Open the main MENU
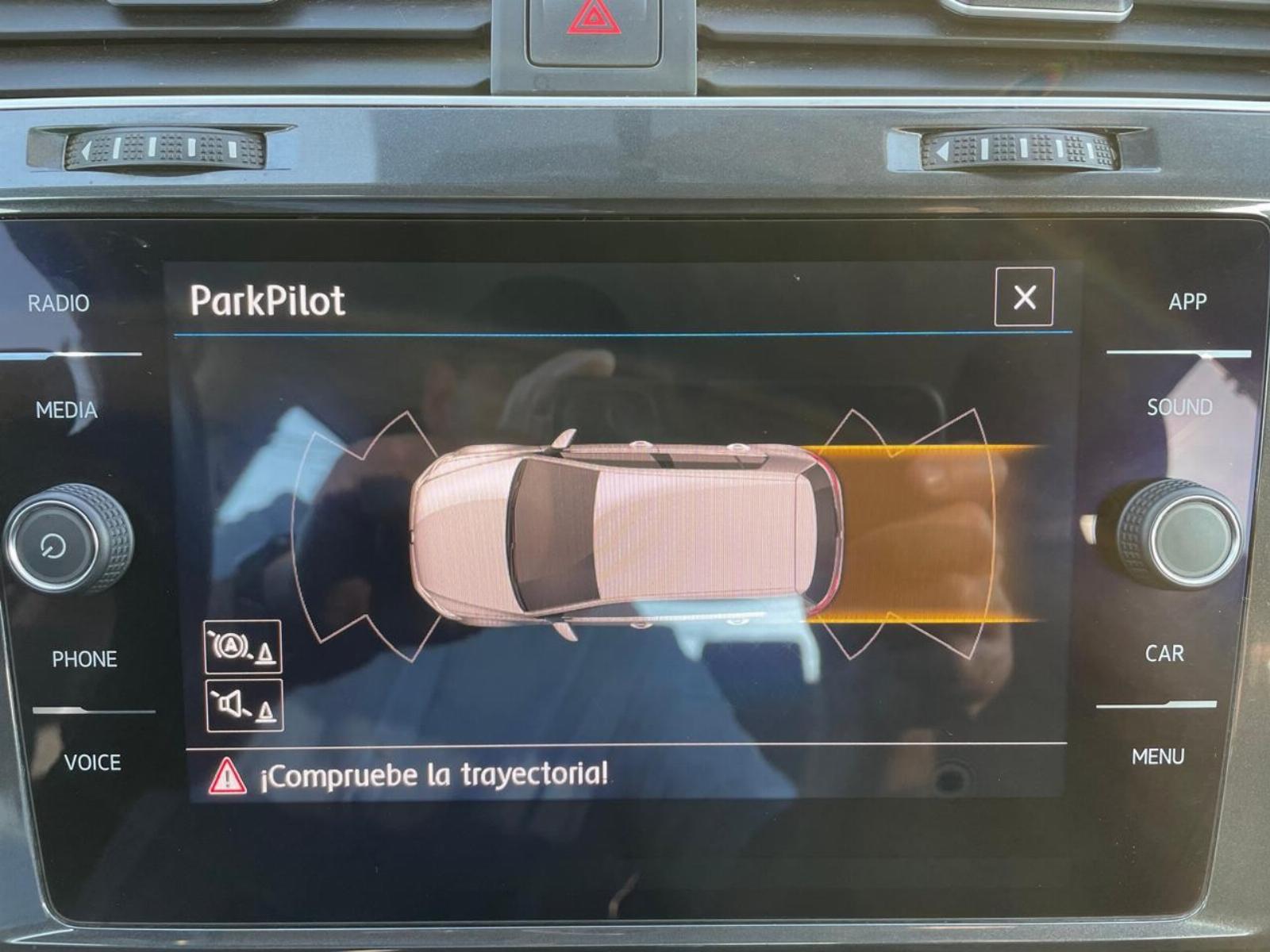The height and width of the screenshot is (952, 1270). (x=1158, y=757)
